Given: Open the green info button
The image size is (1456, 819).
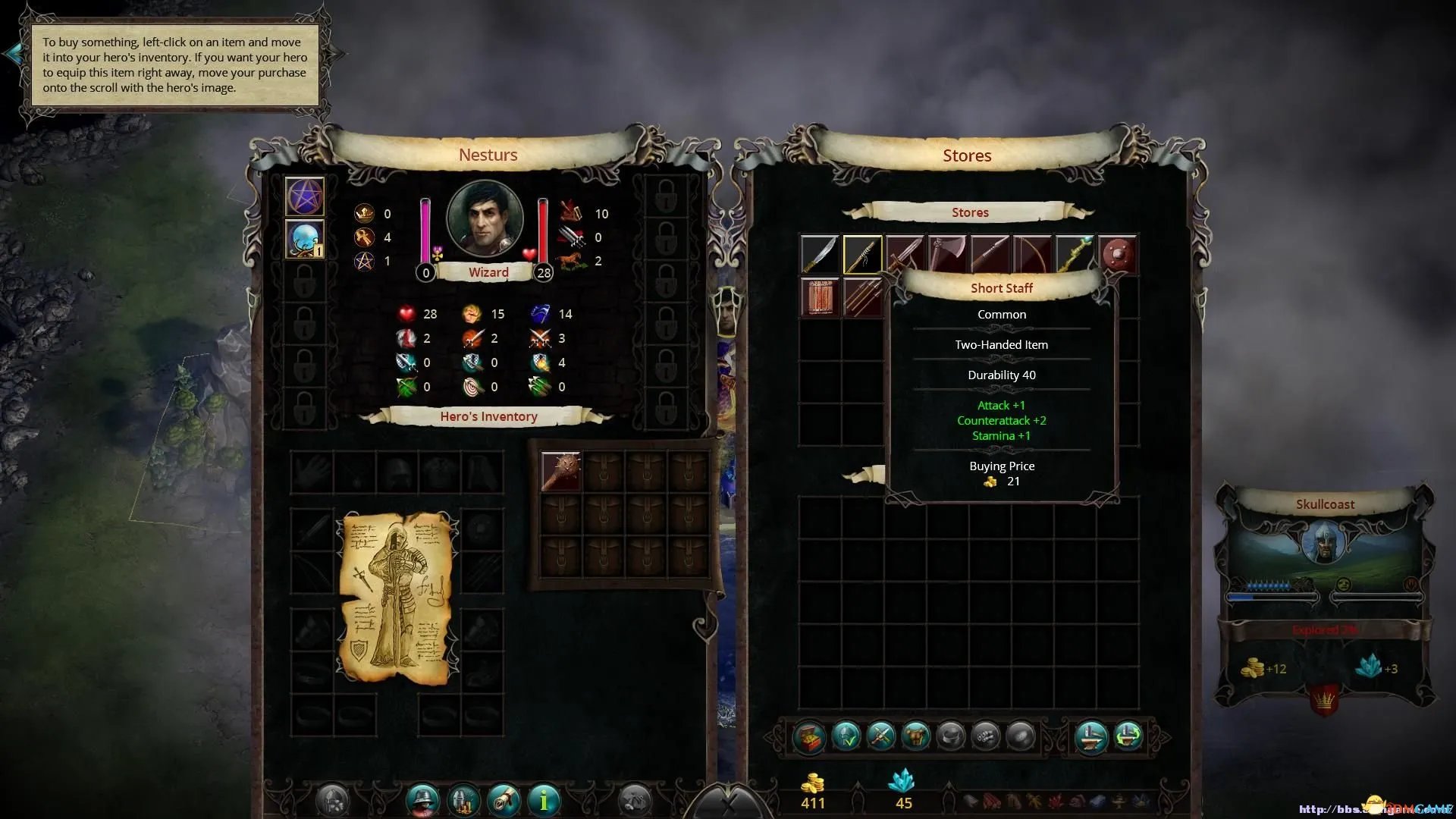Looking at the screenshot, I should coord(544,799).
